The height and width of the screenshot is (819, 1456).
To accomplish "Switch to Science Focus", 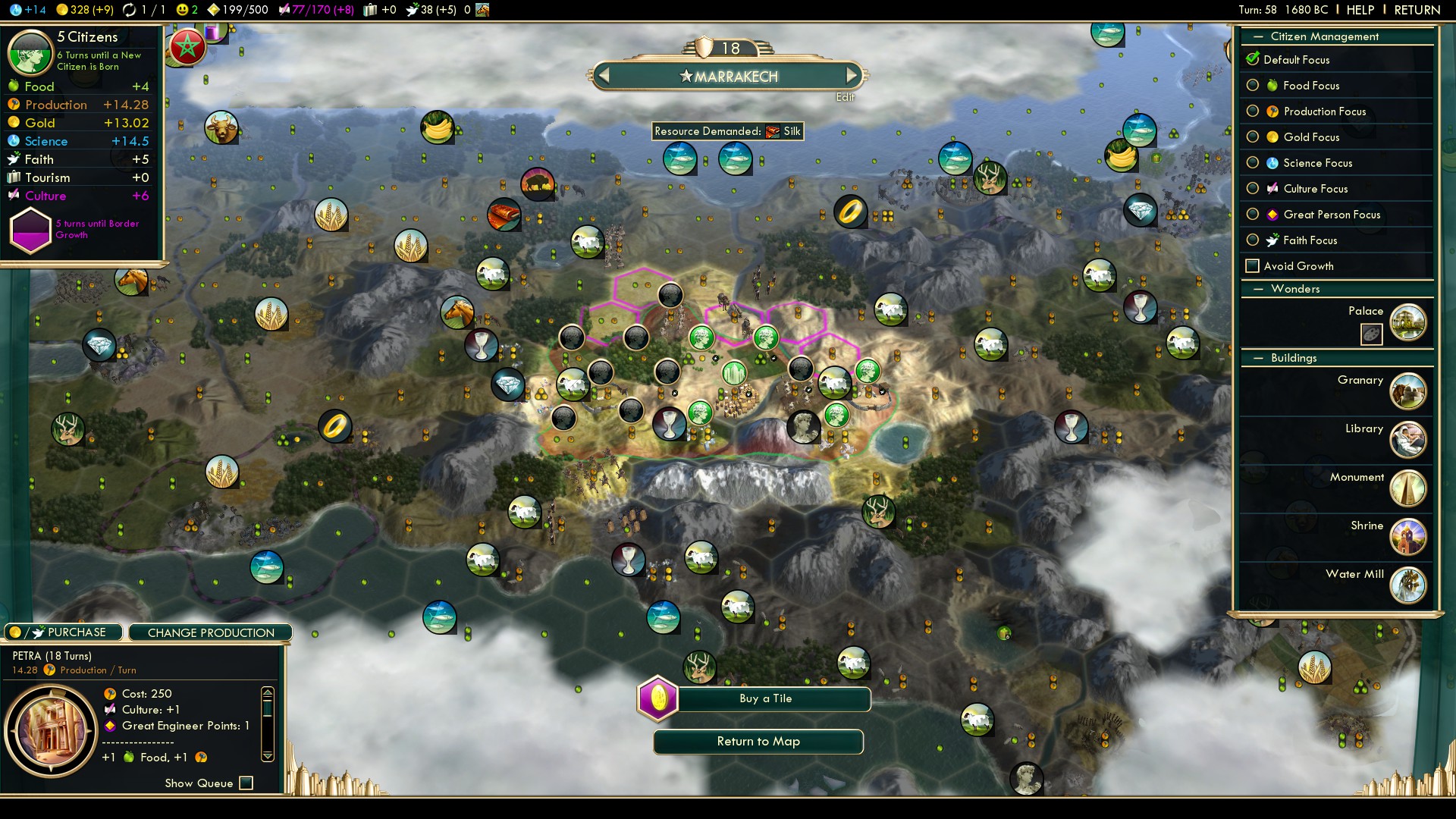I will click(1253, 163).
